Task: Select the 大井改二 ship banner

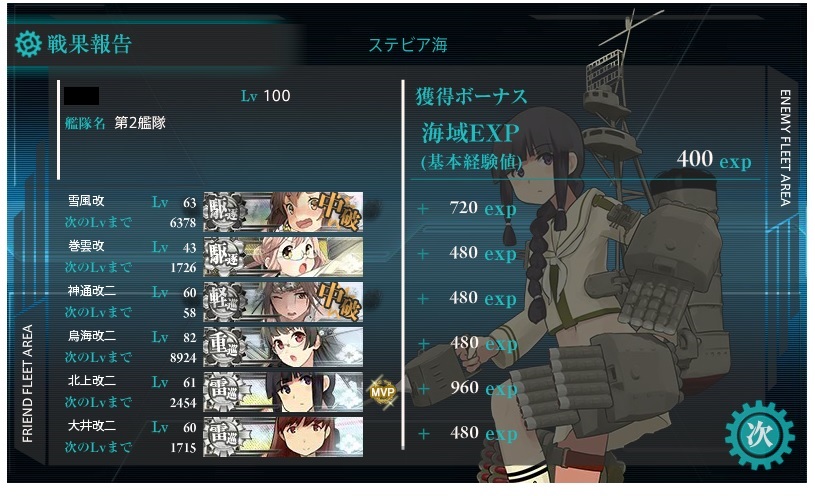Action: 283,436
